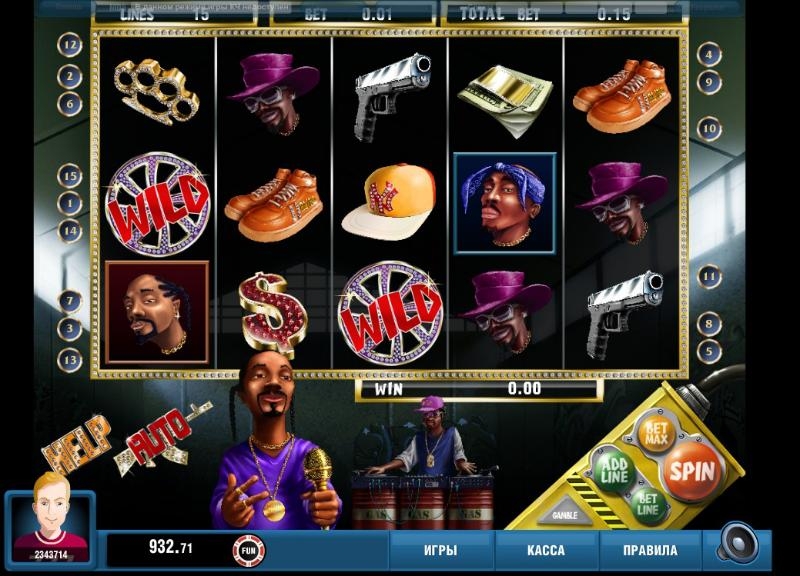Show the ПРАВИЛА rules
The image size is (800, 576).
click(x=651, y=551)
